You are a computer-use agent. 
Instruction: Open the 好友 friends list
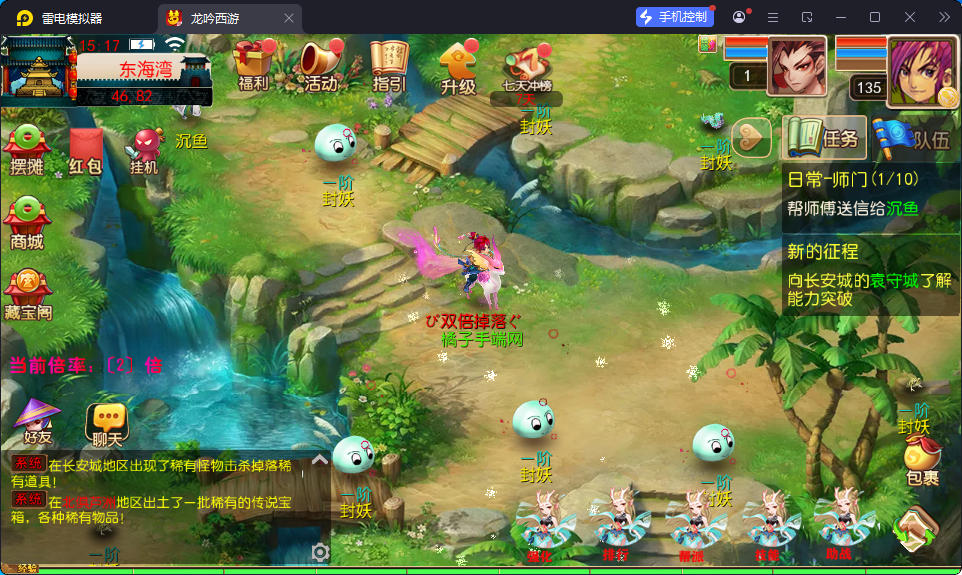(38, 422)
